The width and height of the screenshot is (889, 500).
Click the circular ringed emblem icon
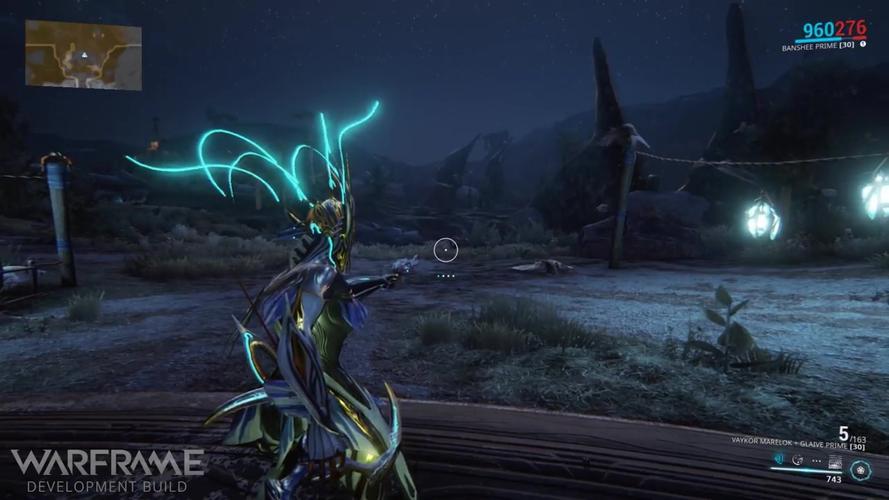(860, 470)
